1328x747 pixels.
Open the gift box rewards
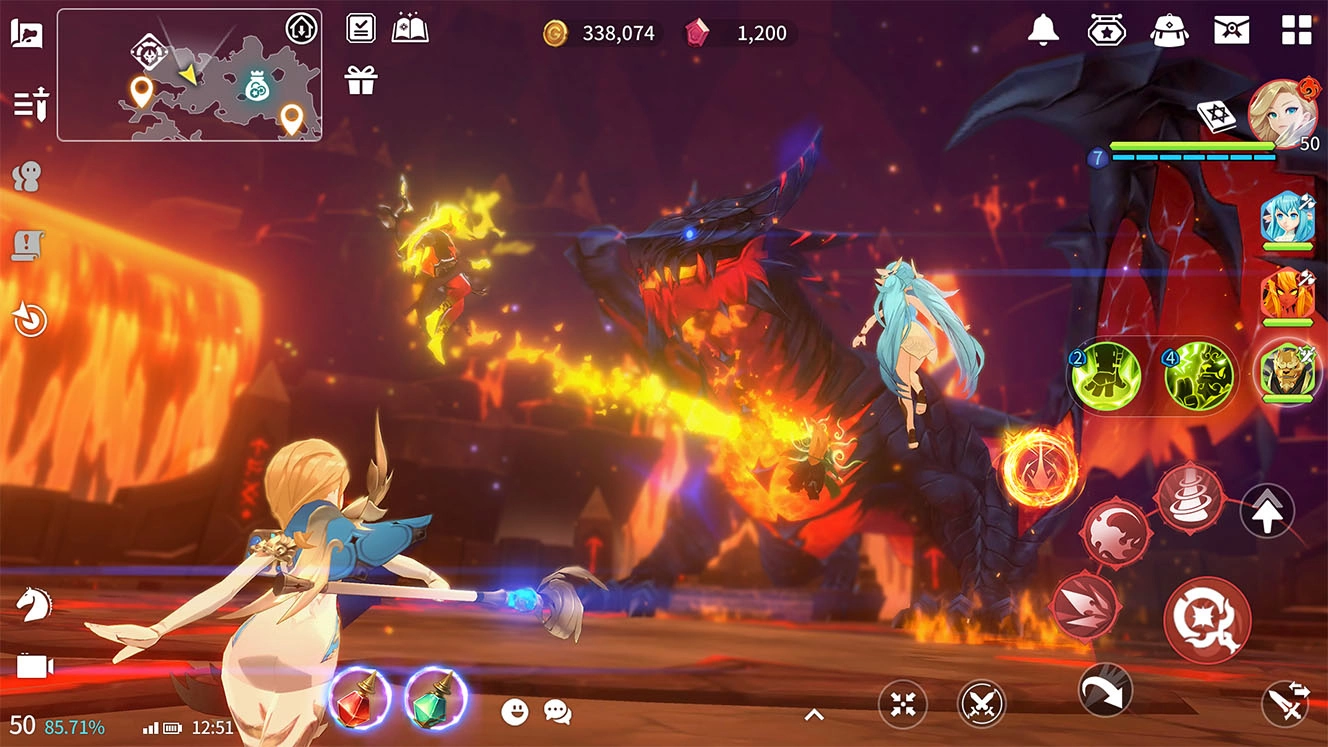coord(361,80)
